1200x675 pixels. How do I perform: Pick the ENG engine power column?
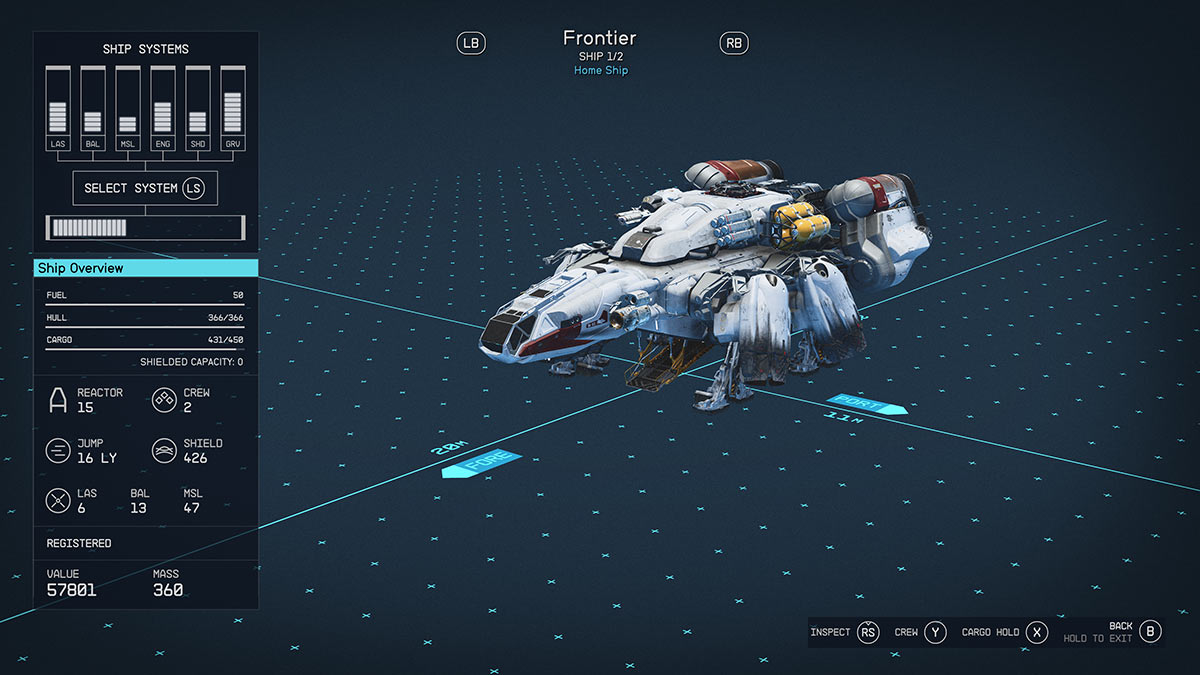pyautogui.click(x=163, y=109)
